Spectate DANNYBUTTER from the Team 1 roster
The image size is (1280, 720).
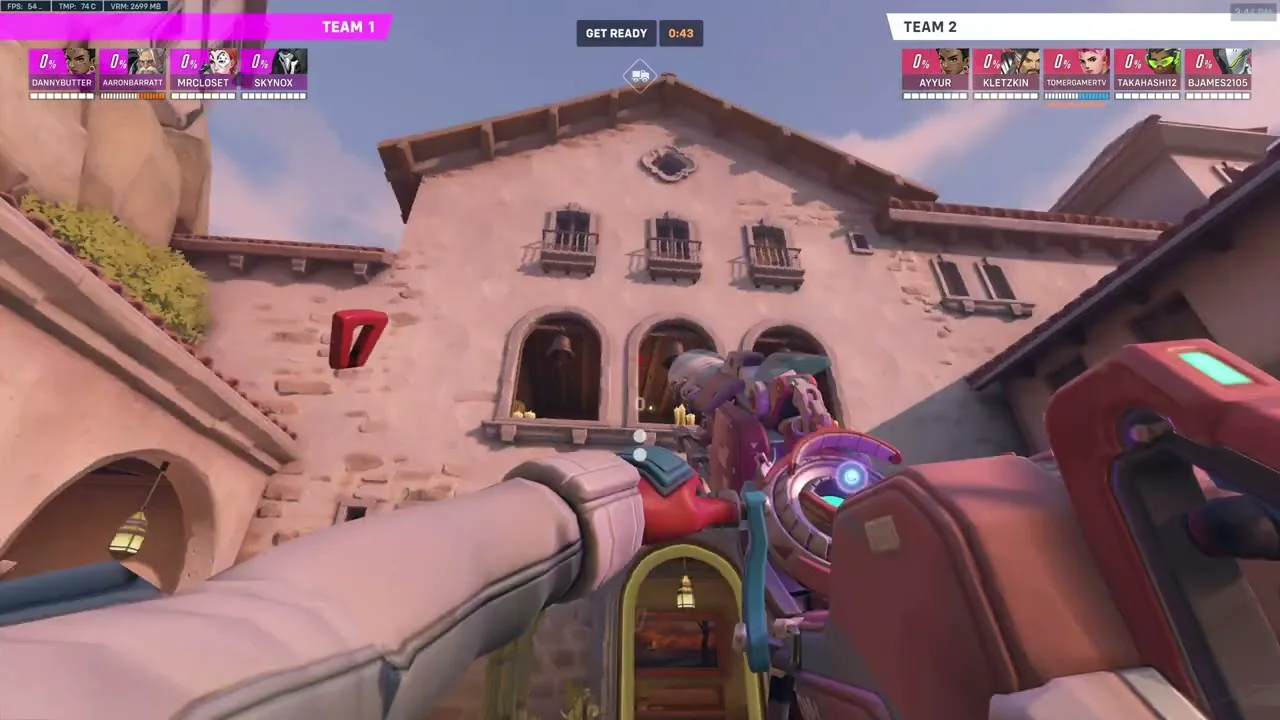coord(62,72)
